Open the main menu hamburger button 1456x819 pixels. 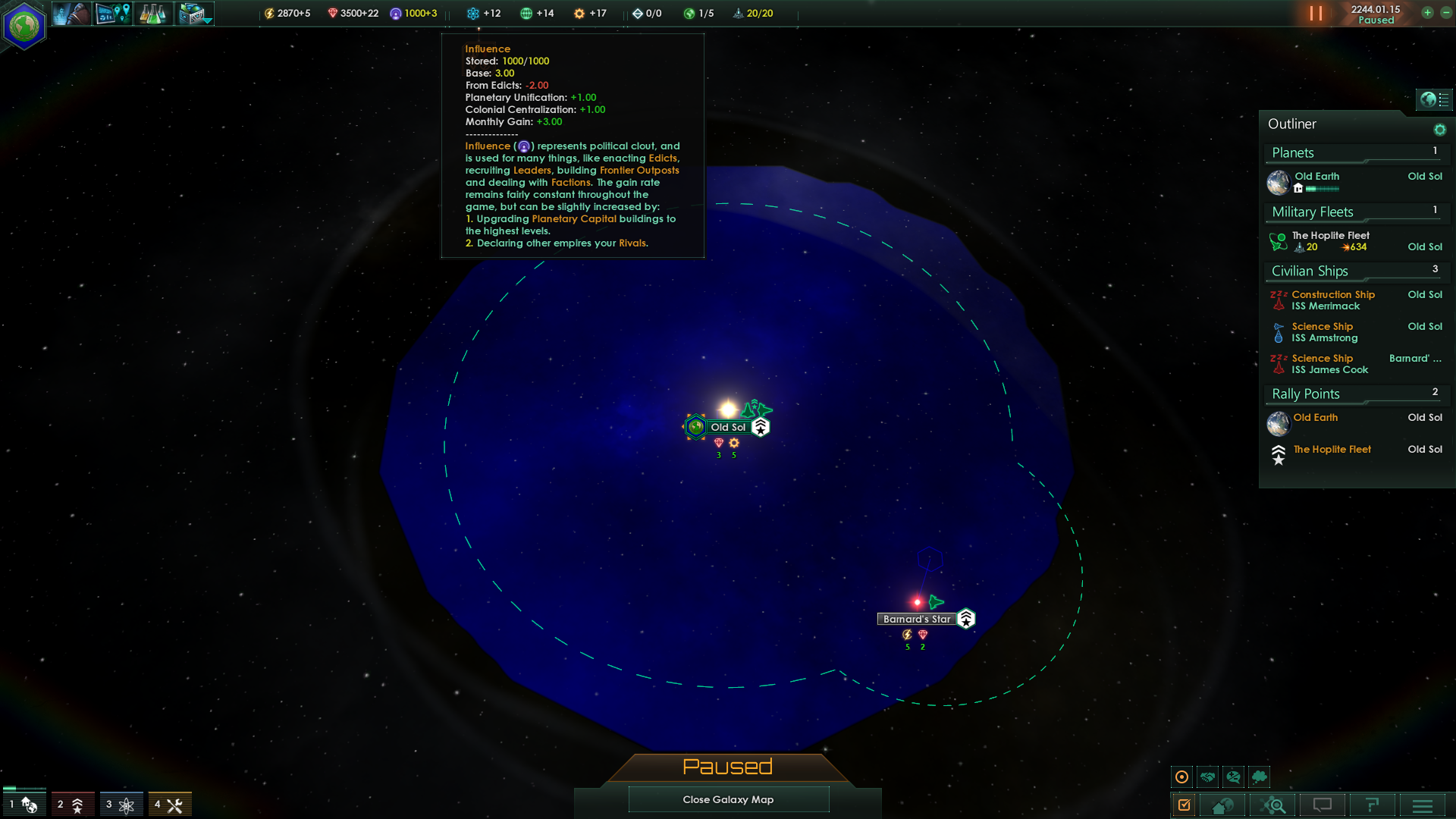pyautogui.click(x=1423, y=805)
